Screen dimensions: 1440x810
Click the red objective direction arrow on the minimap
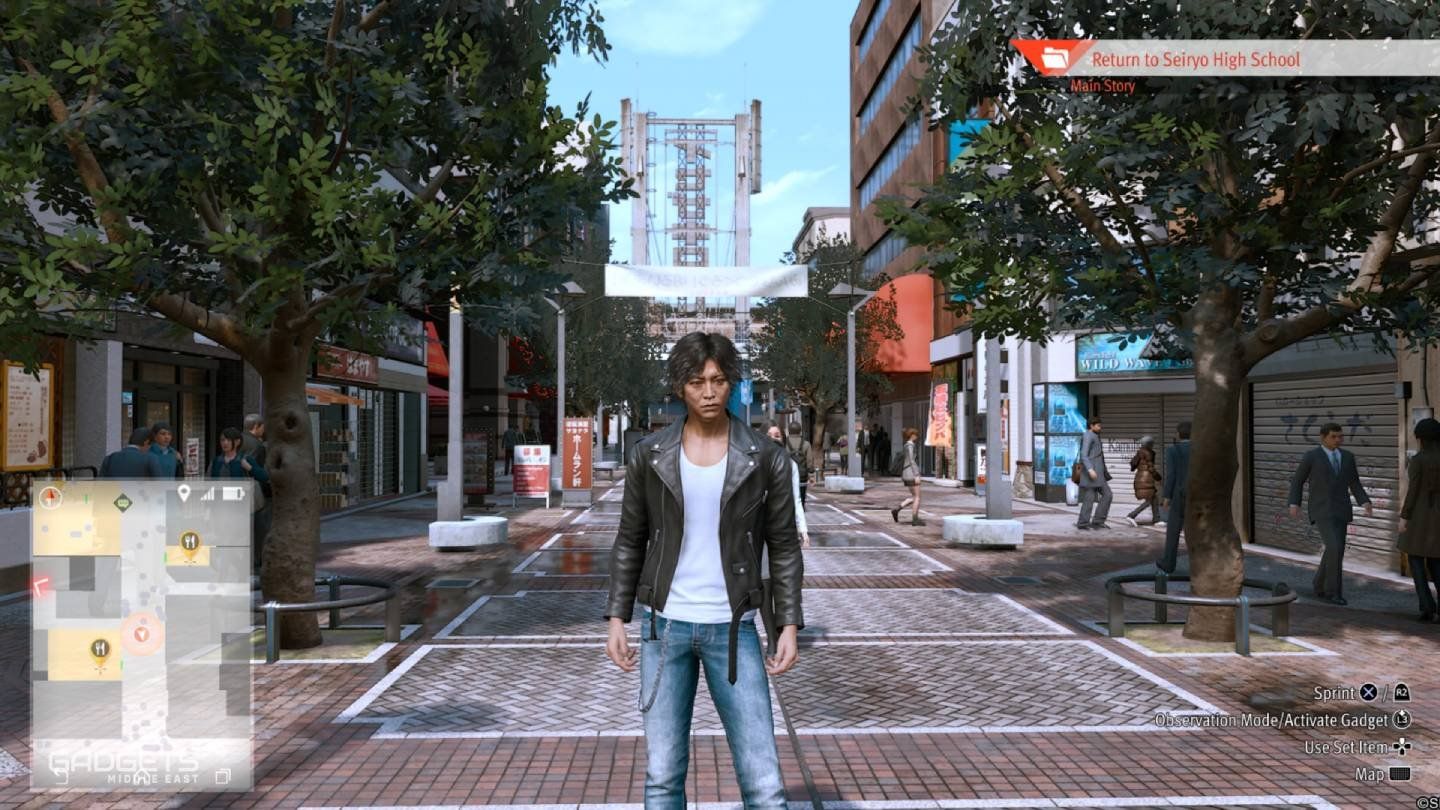coord(40,586)
